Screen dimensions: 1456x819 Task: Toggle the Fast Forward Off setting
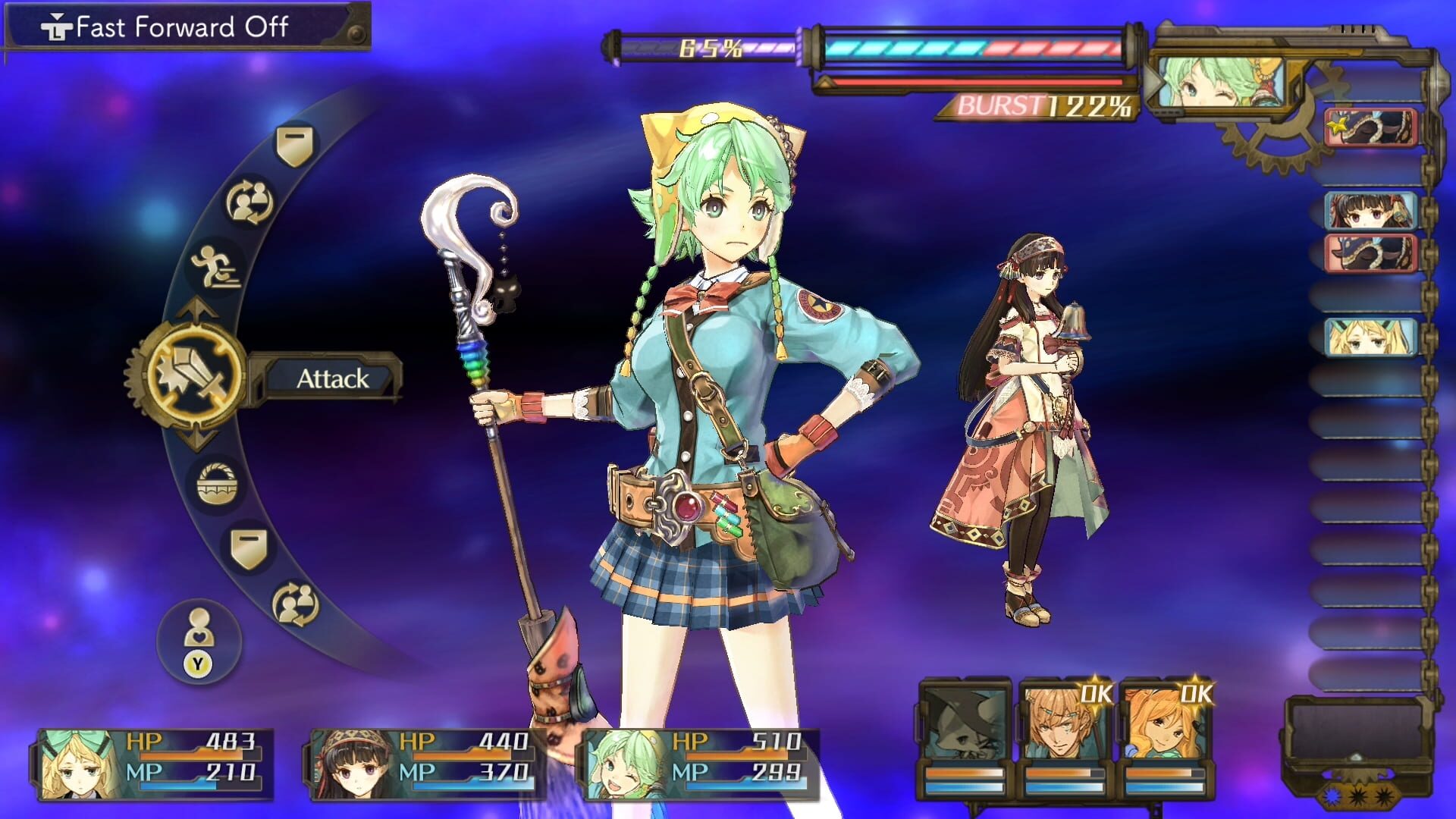[182, 27]
